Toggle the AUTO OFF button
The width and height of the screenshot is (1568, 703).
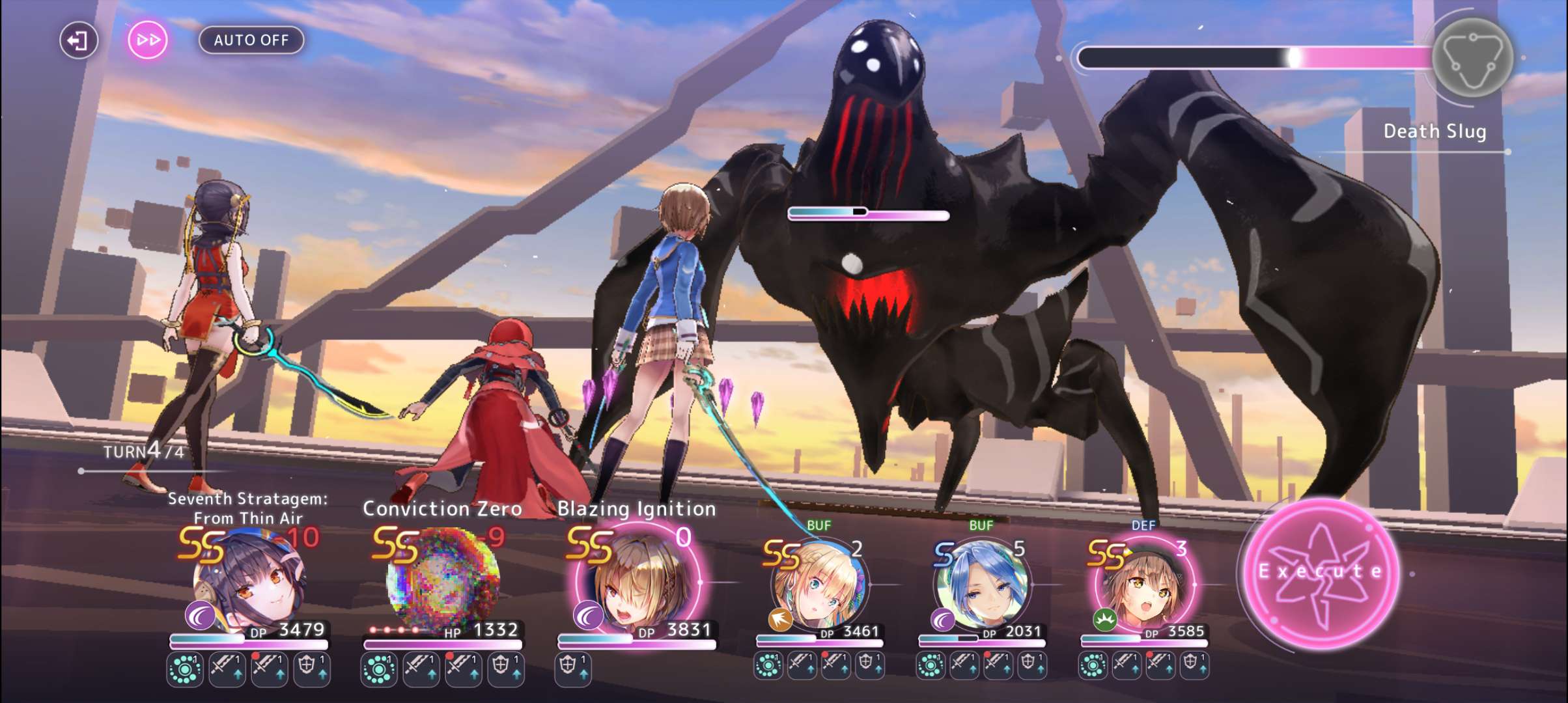tap(251, 40)
